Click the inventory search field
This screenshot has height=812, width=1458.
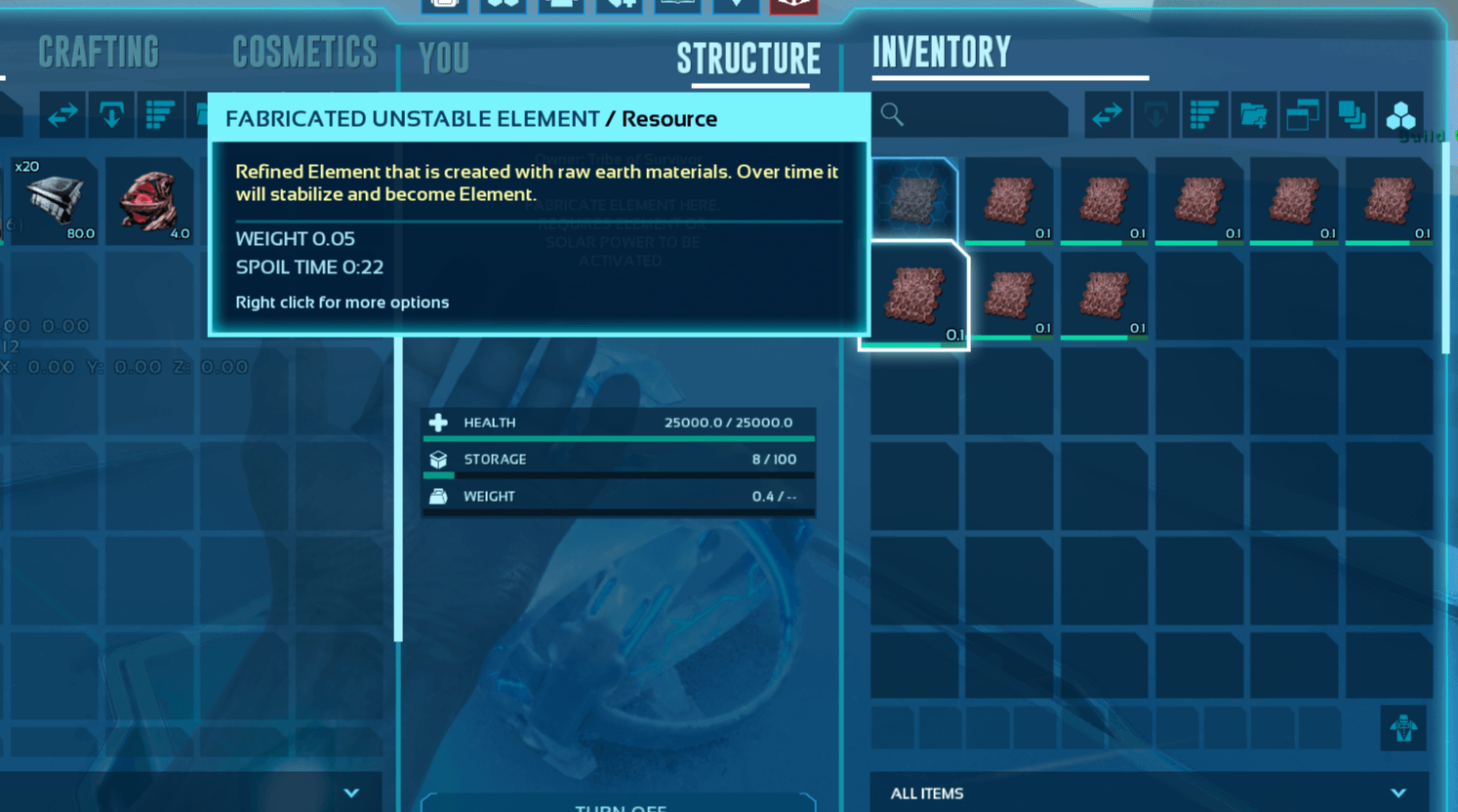point(971,115)
